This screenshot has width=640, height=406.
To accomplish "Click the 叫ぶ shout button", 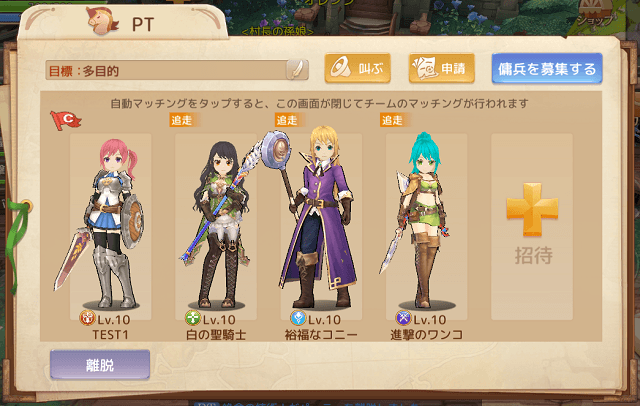I will (x=357, y=69).
